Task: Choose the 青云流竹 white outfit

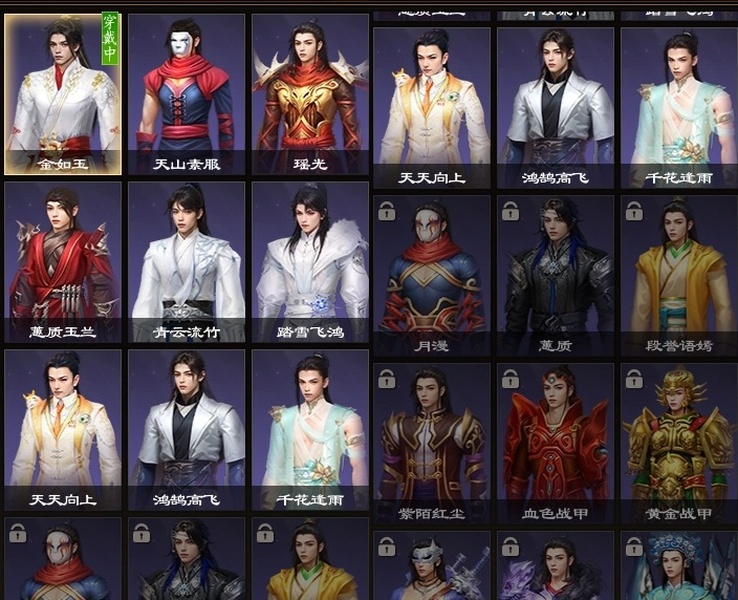Action: pos(186,262)
